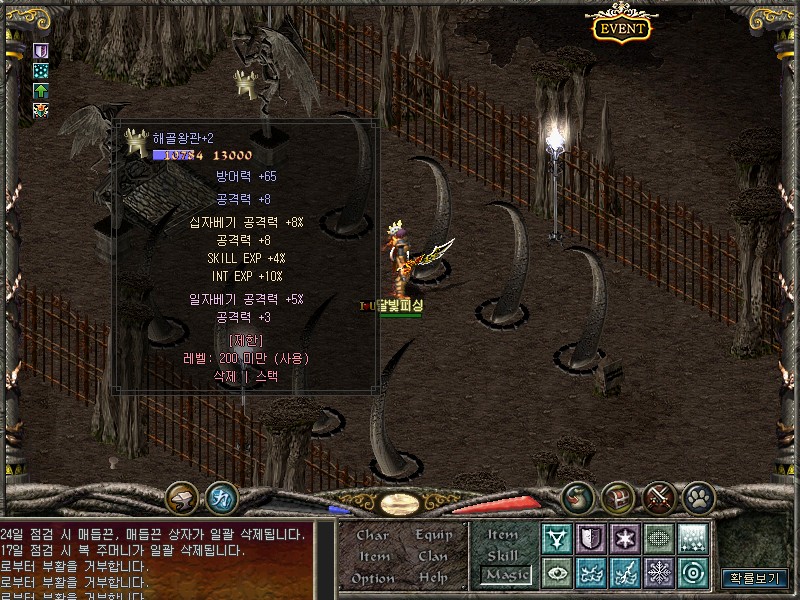Viewport: 800px width, 600px height.
Task: Click the 확률보기 button
Action: [x=755, y=577]
